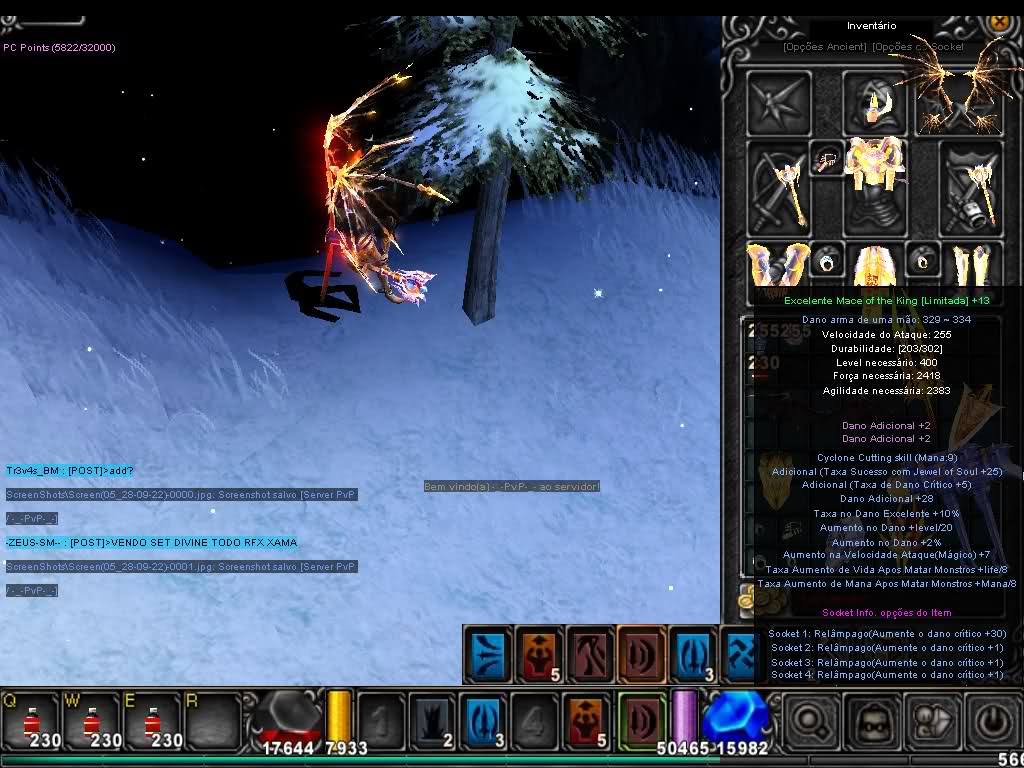This screenshot has width=1024, height=768.
Task: Select the equipped chest armor
Action: 875,187
